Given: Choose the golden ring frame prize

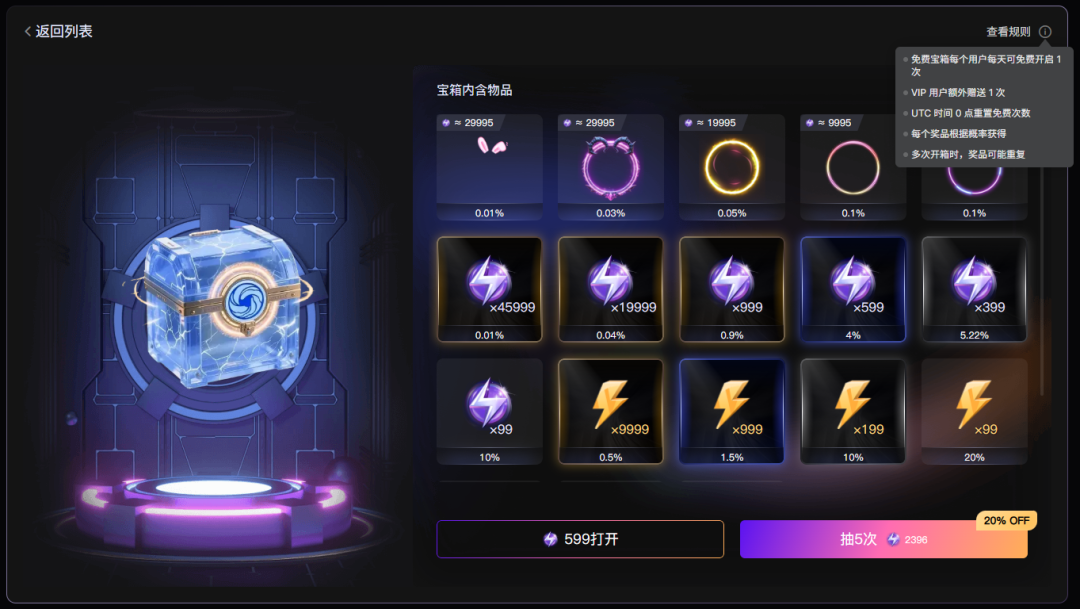Looking at the screenshot, I should click(732, 166).
